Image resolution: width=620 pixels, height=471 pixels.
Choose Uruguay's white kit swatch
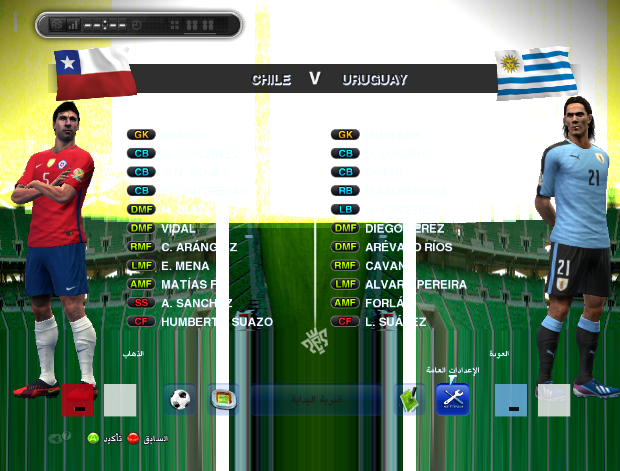[553, 400]
